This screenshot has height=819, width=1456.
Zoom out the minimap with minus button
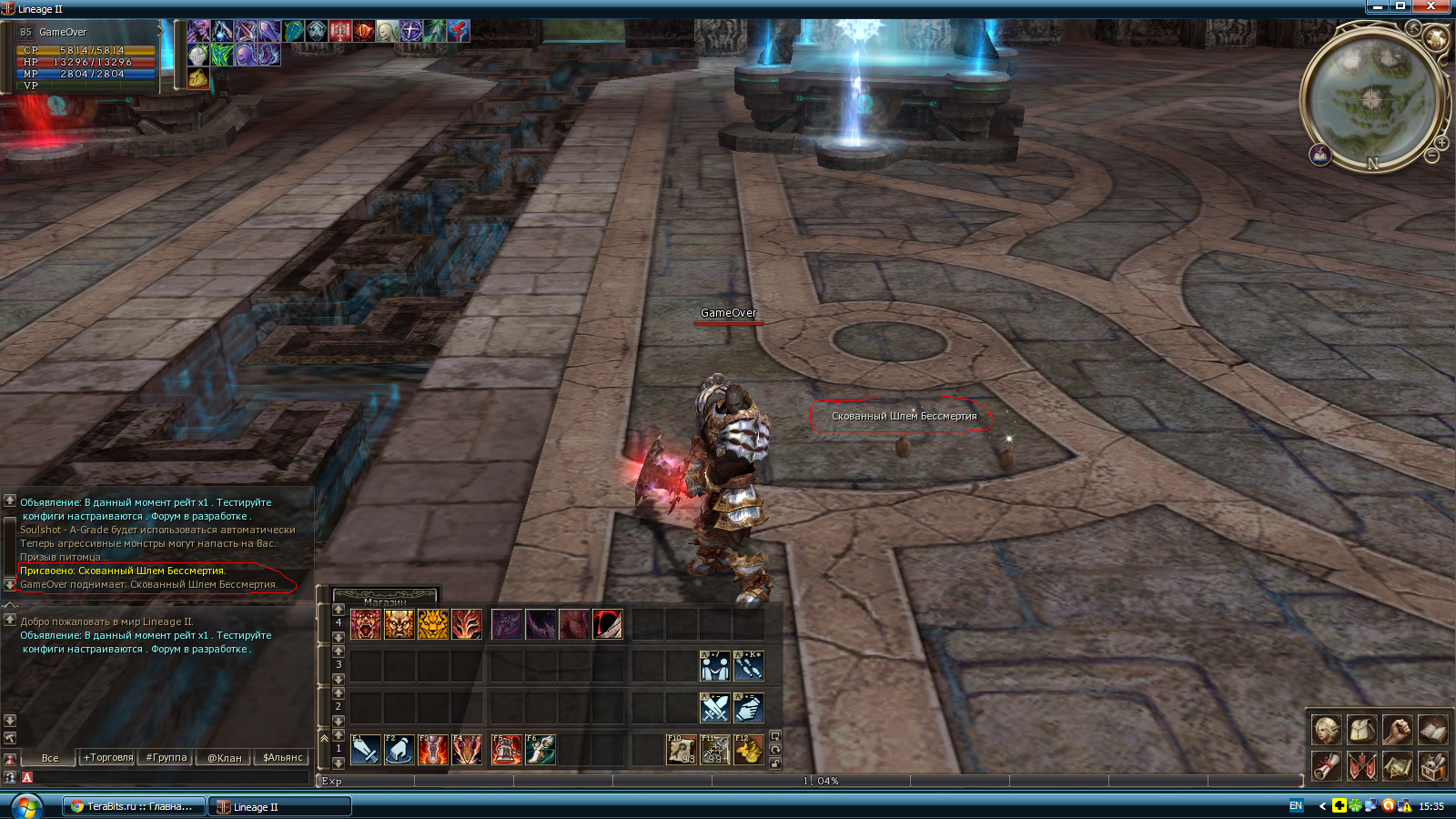[x=1431, y=157]
